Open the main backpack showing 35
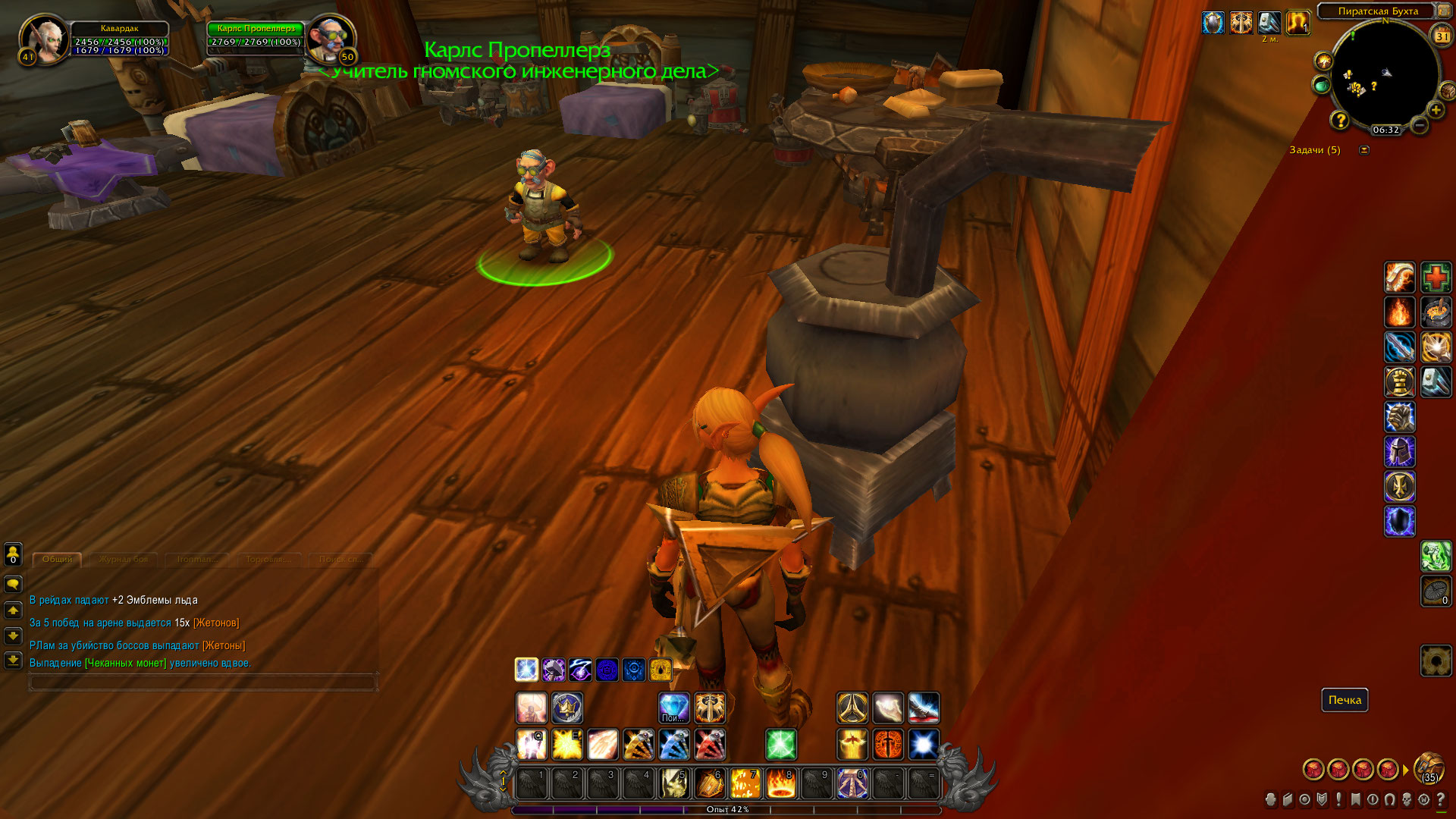1456x819 pixels. click(1429, 767)
